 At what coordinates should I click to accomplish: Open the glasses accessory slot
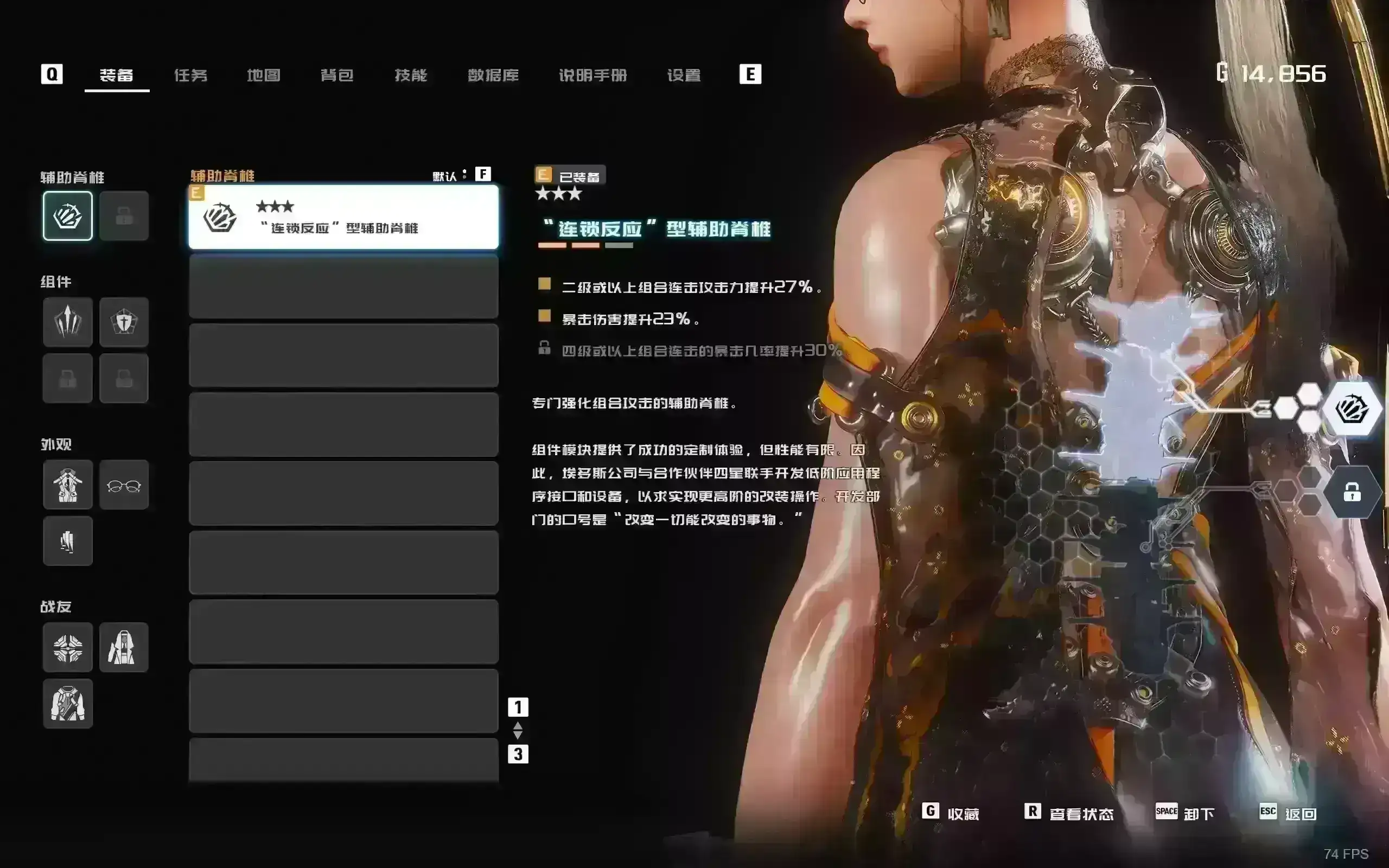tap(124, 484)
